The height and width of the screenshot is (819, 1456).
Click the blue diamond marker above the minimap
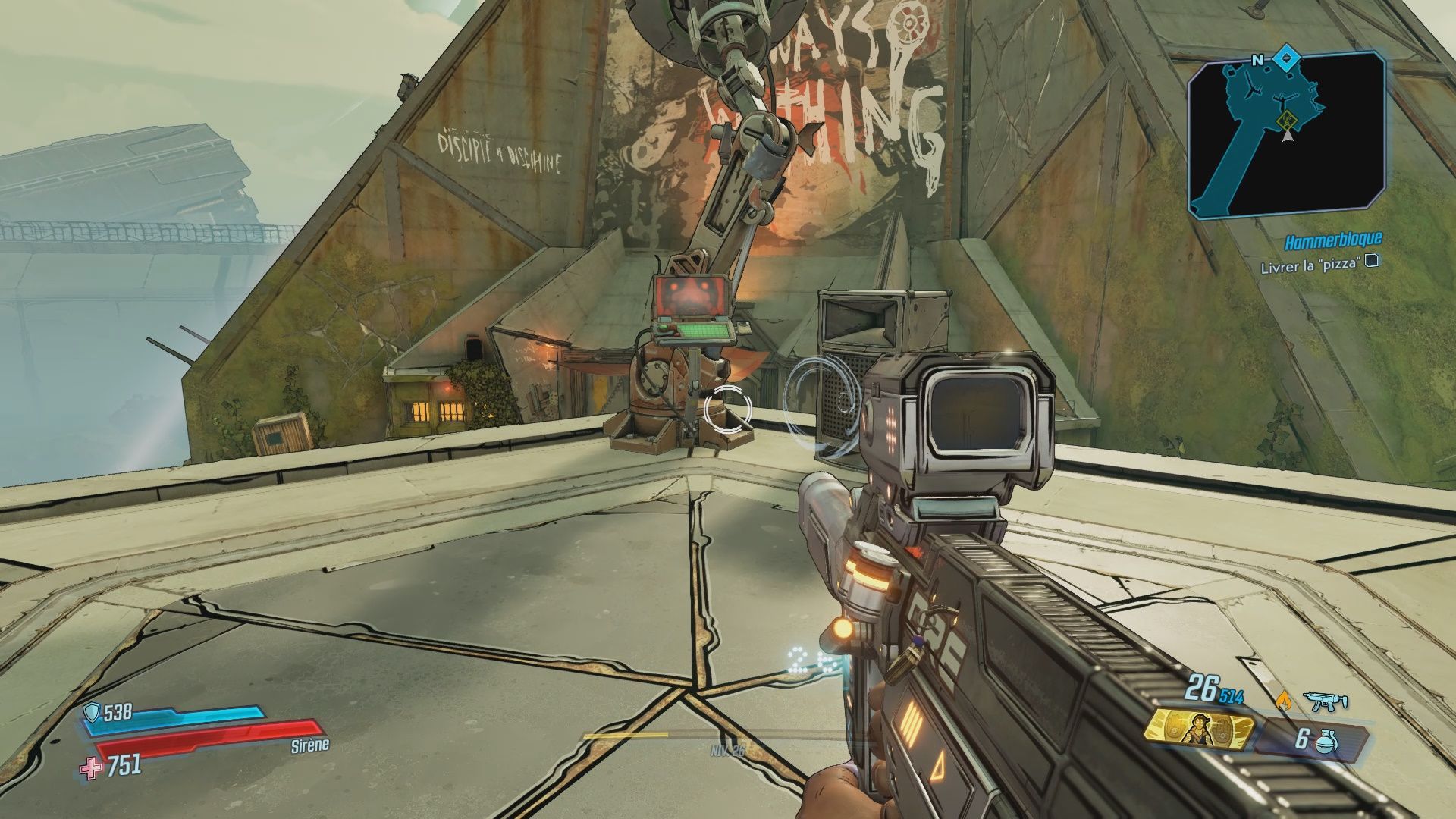click(x=1286, y=58)
